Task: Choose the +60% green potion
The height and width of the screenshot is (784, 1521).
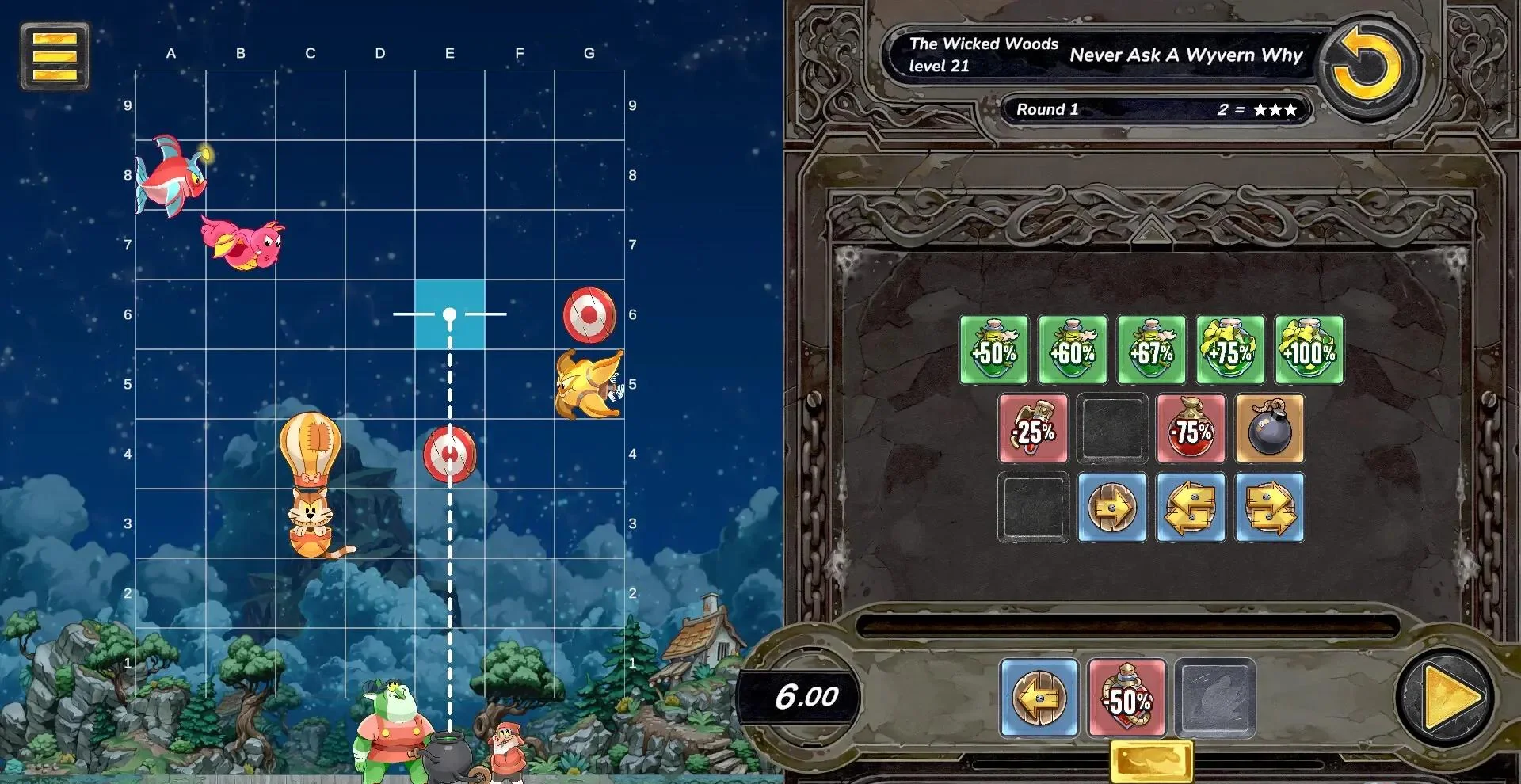Action: 1073,350
